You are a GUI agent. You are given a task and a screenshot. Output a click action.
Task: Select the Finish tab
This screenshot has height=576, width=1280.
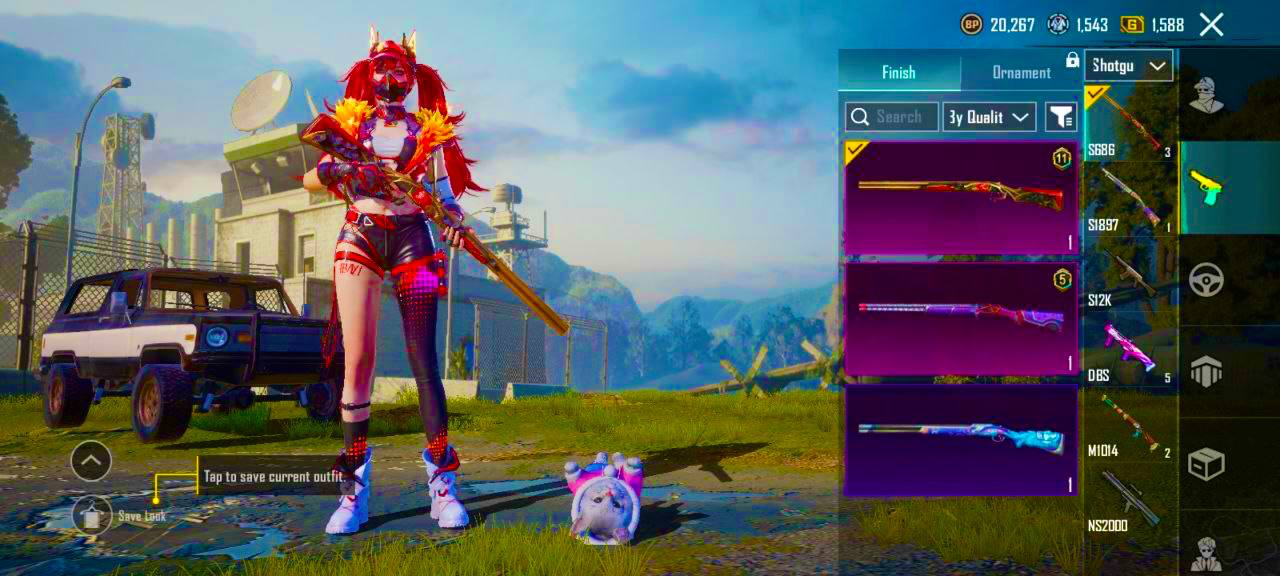pos(898,72)
